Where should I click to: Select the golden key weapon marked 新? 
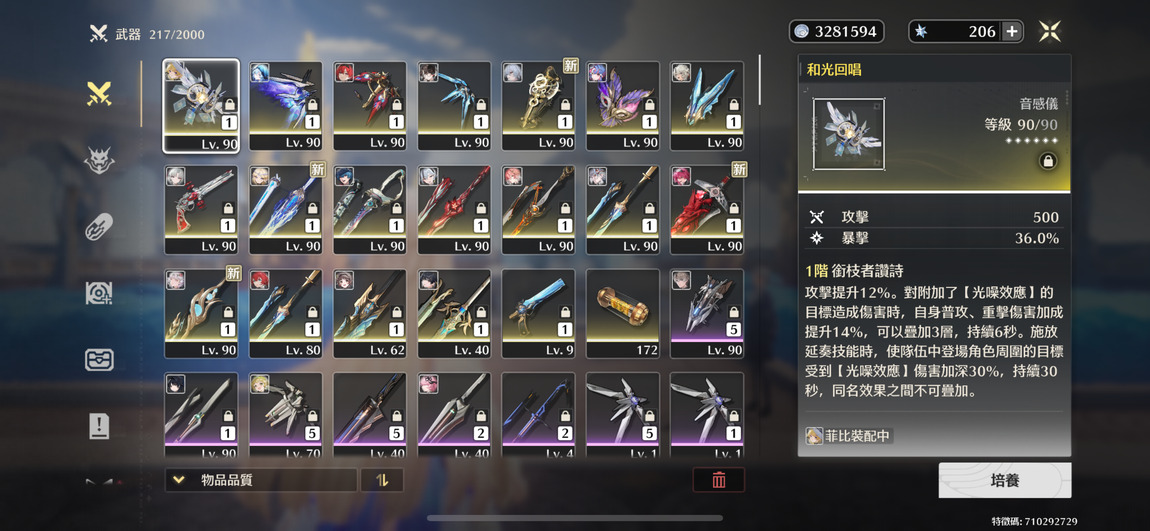[538, 105]
